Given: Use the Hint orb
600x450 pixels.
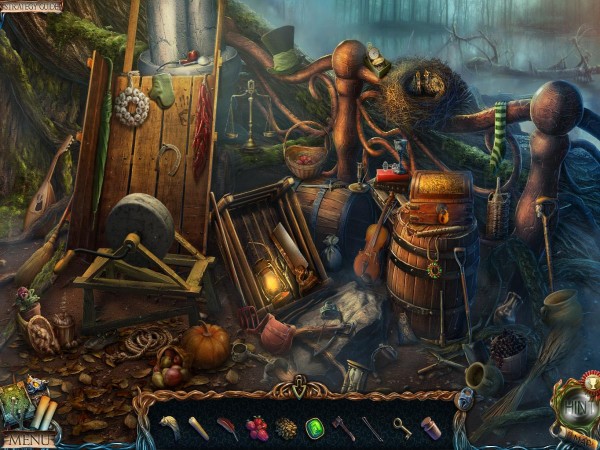Looking at the screenshot, I should coord(578,408).
